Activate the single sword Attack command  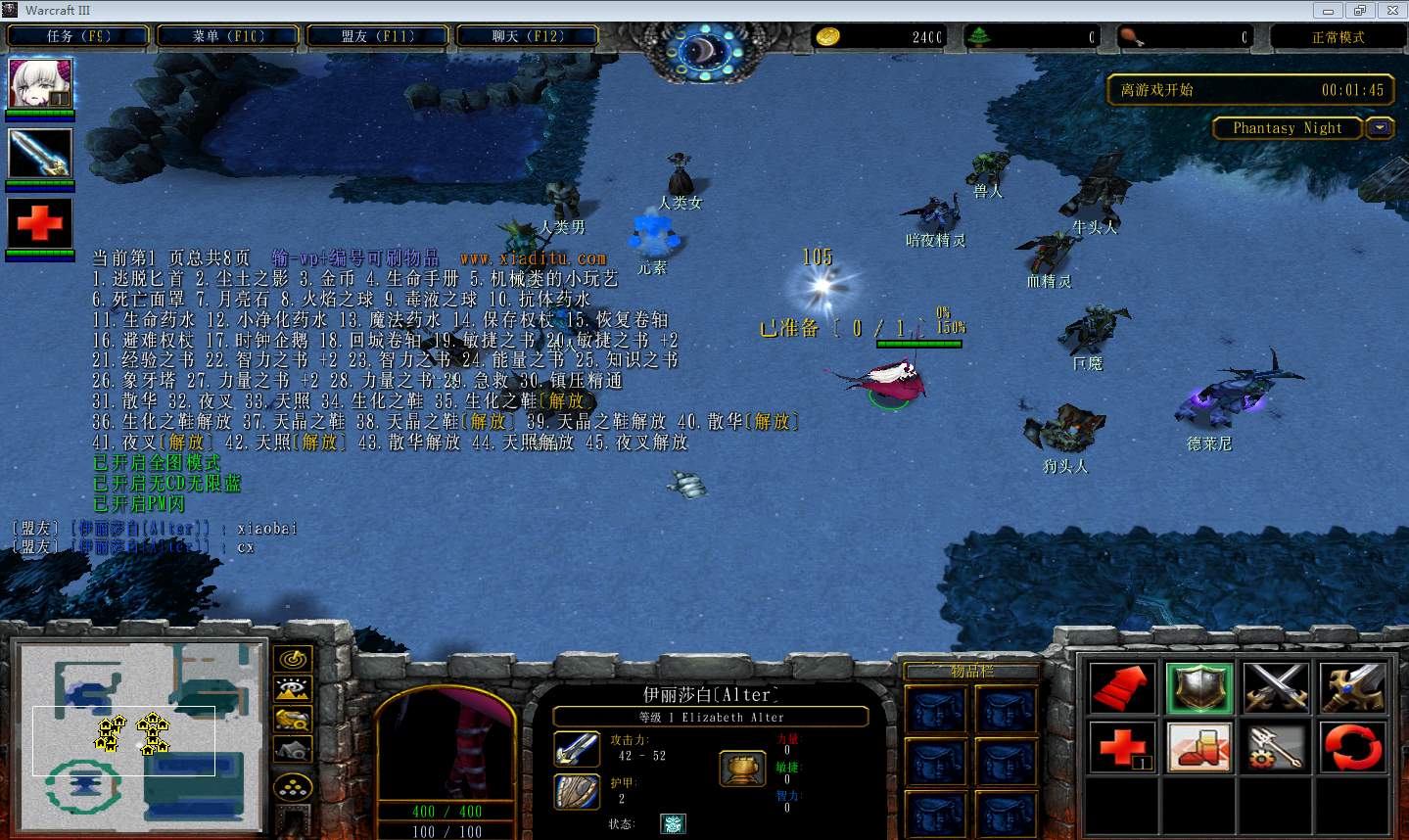tap(1353, 687)
